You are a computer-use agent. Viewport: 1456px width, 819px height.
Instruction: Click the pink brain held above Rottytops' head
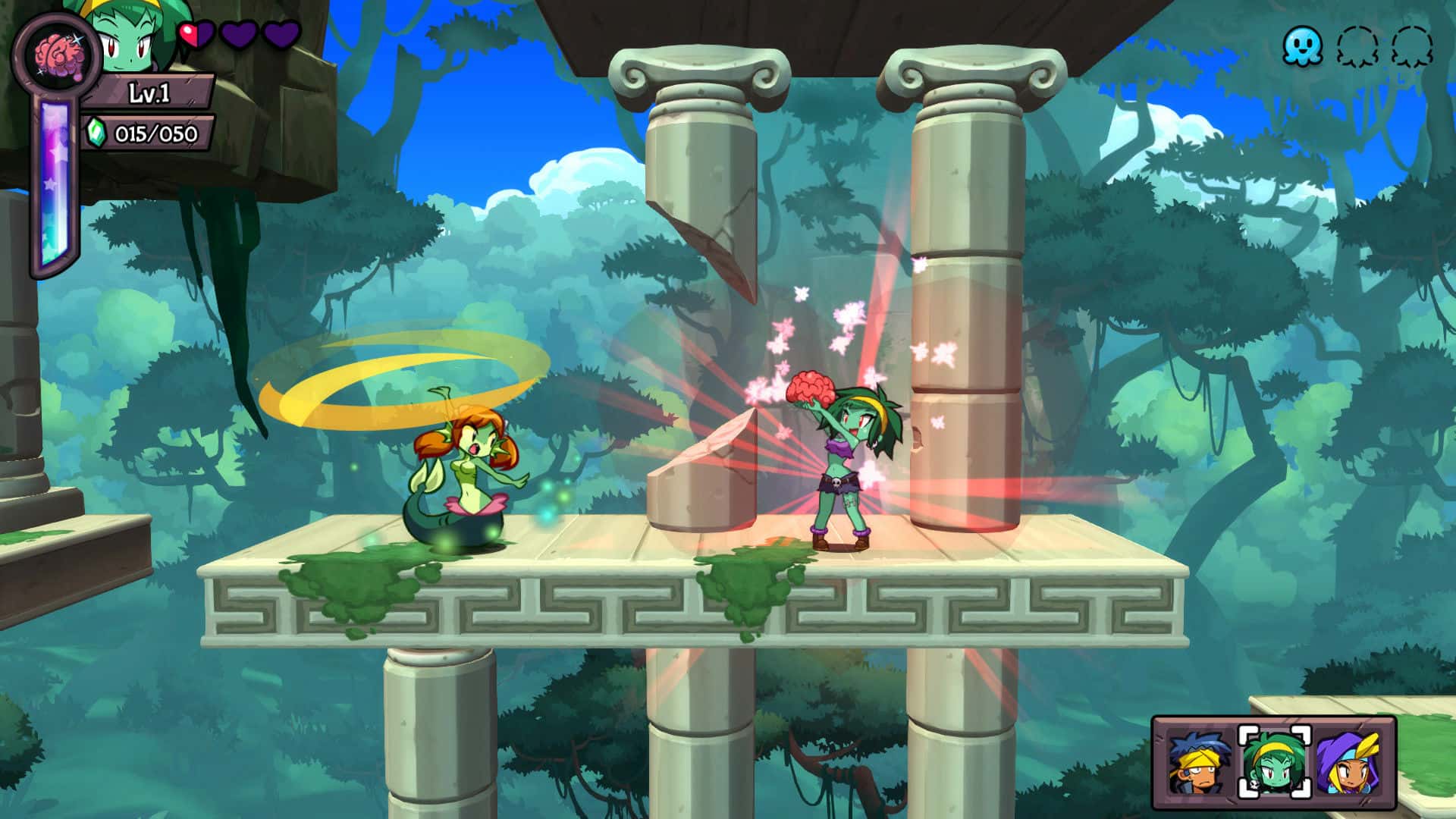(x=811, y=388)
